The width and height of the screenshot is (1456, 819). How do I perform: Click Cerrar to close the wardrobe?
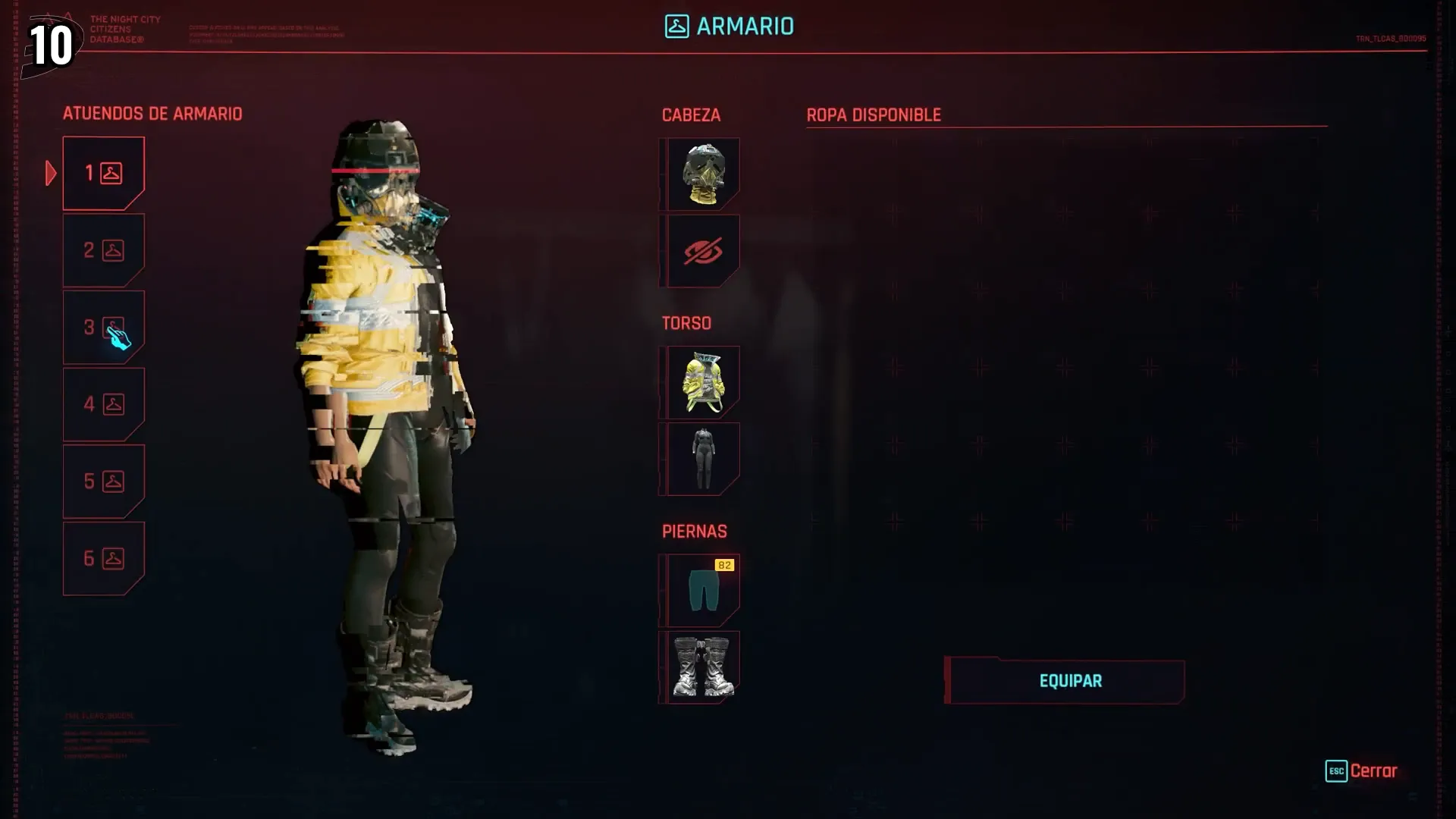(1374, 771)
